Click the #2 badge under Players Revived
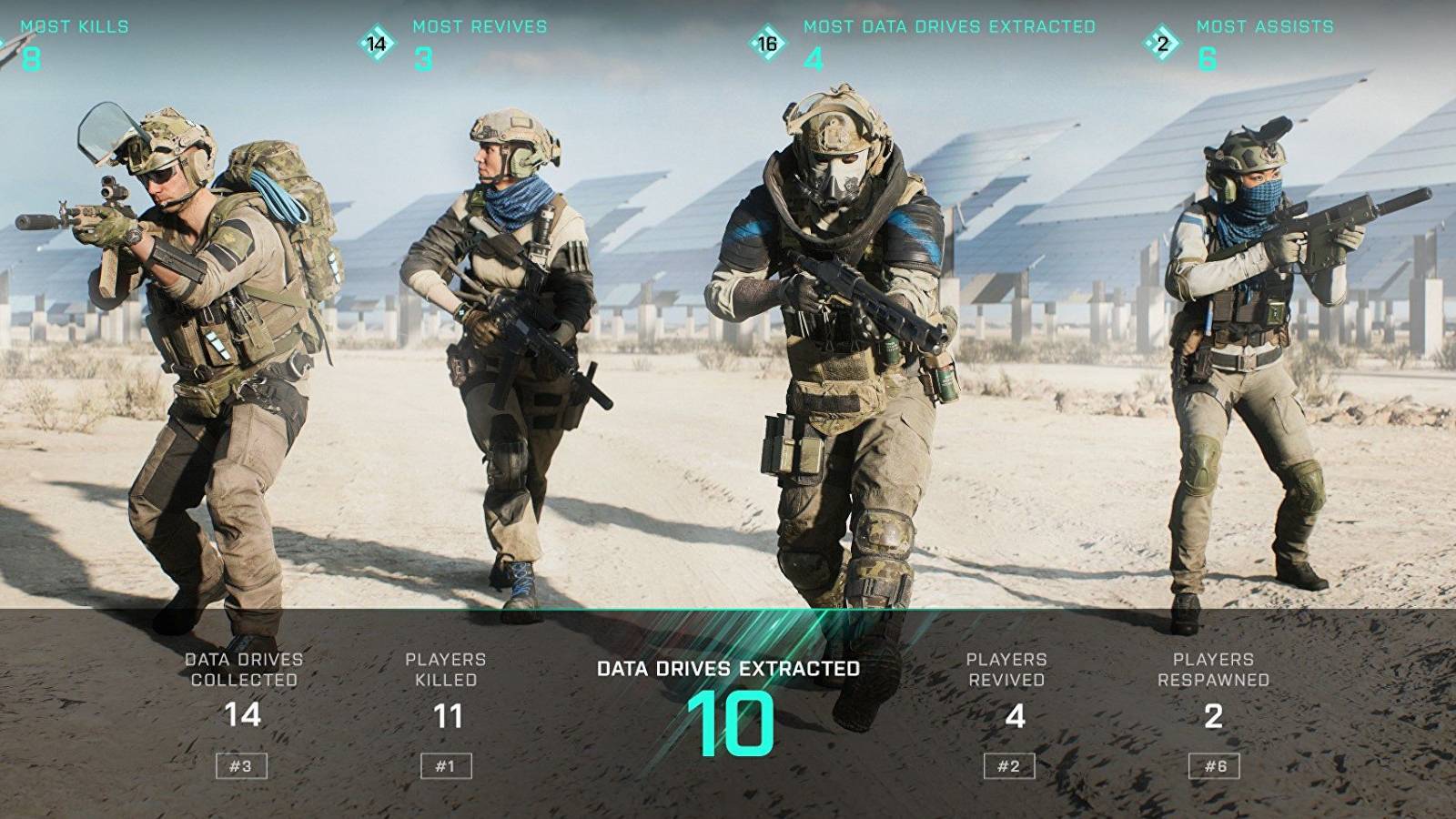 1010,765
